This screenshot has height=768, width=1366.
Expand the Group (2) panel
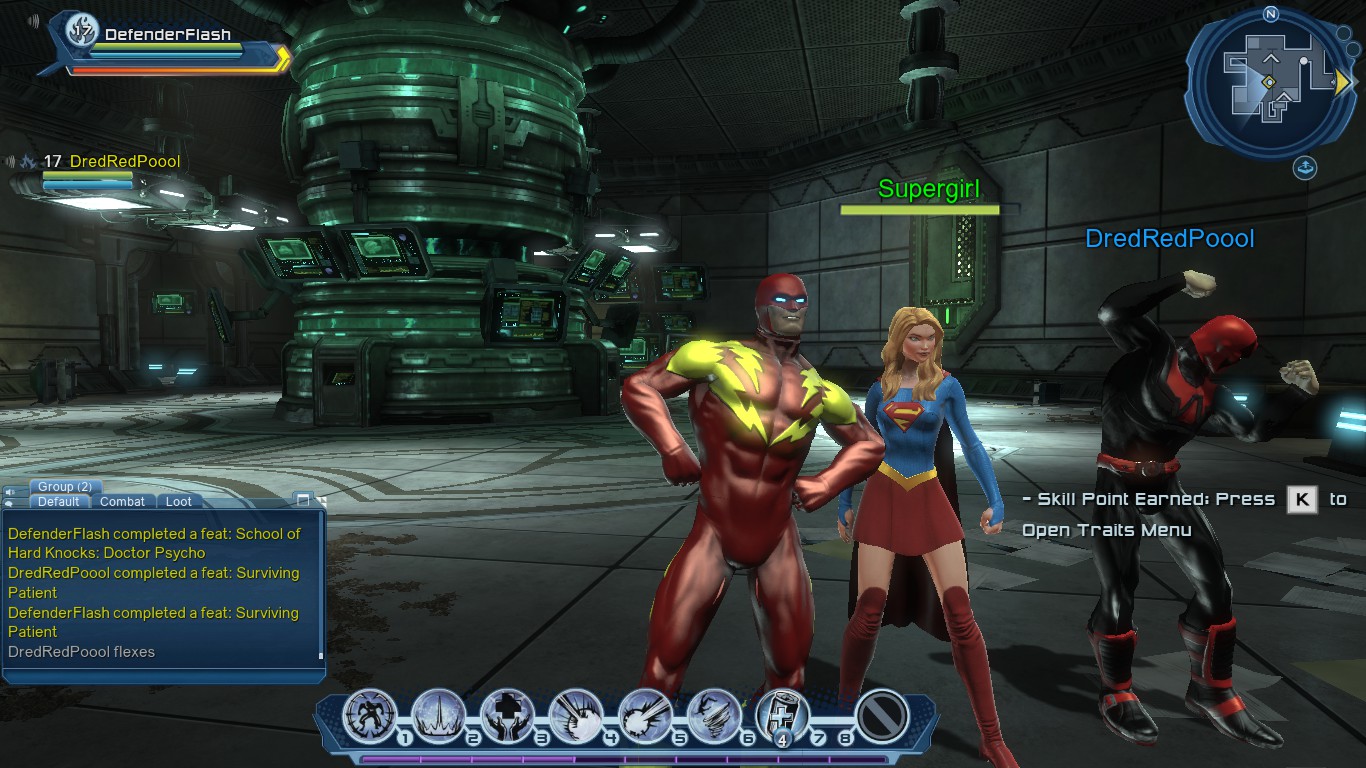tap(66, 486)
